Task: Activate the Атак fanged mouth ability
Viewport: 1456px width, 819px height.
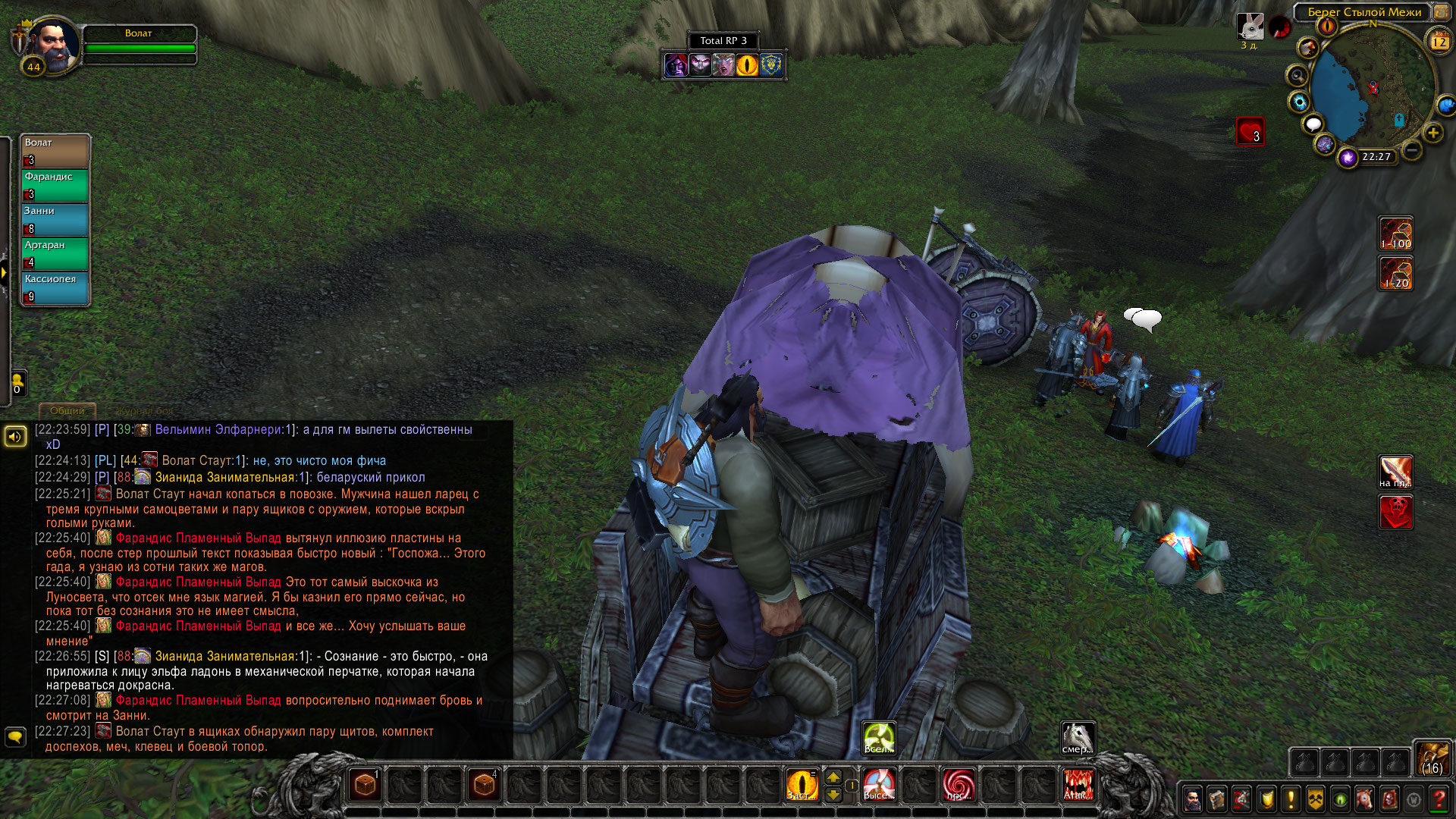Action: (1078, 784)
